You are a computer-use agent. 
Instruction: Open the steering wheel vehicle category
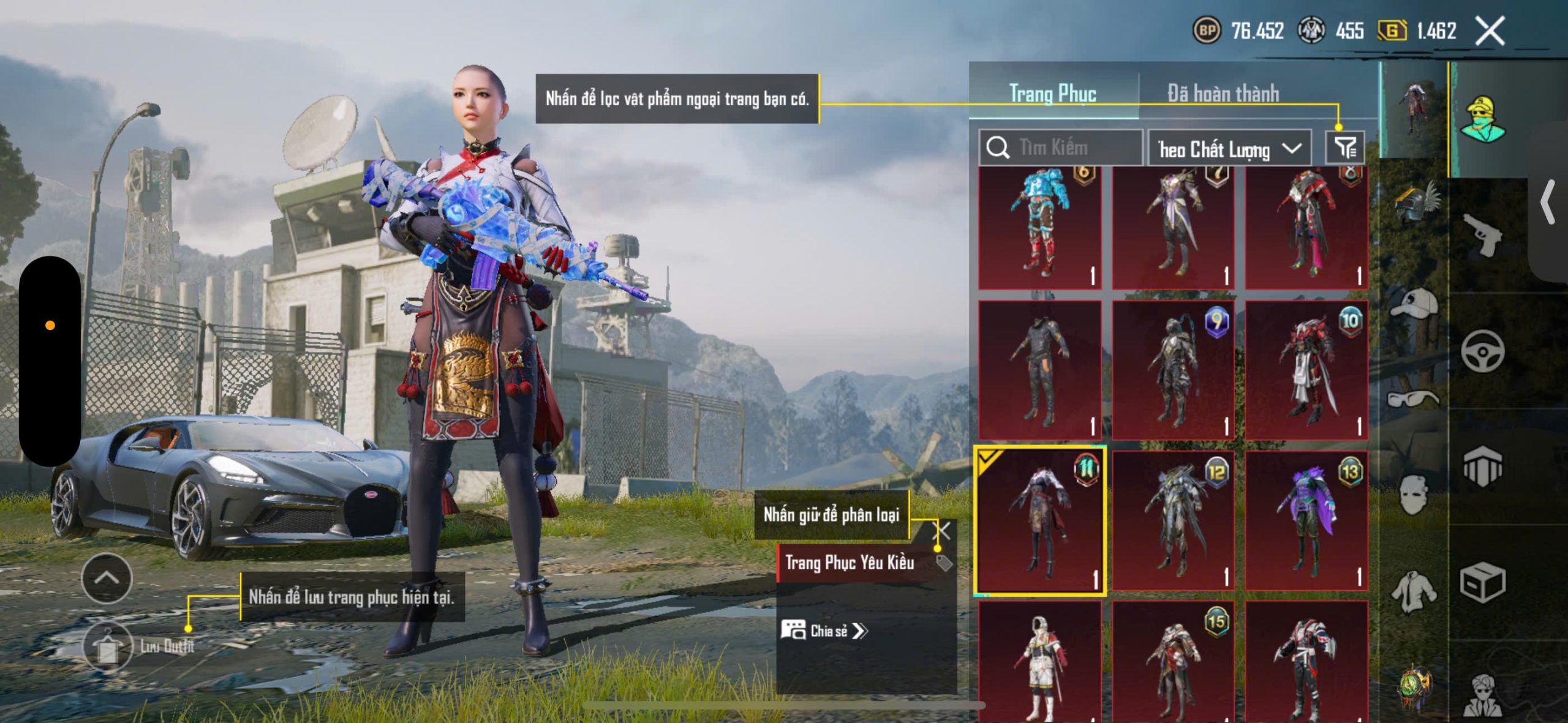[1482, 351]
